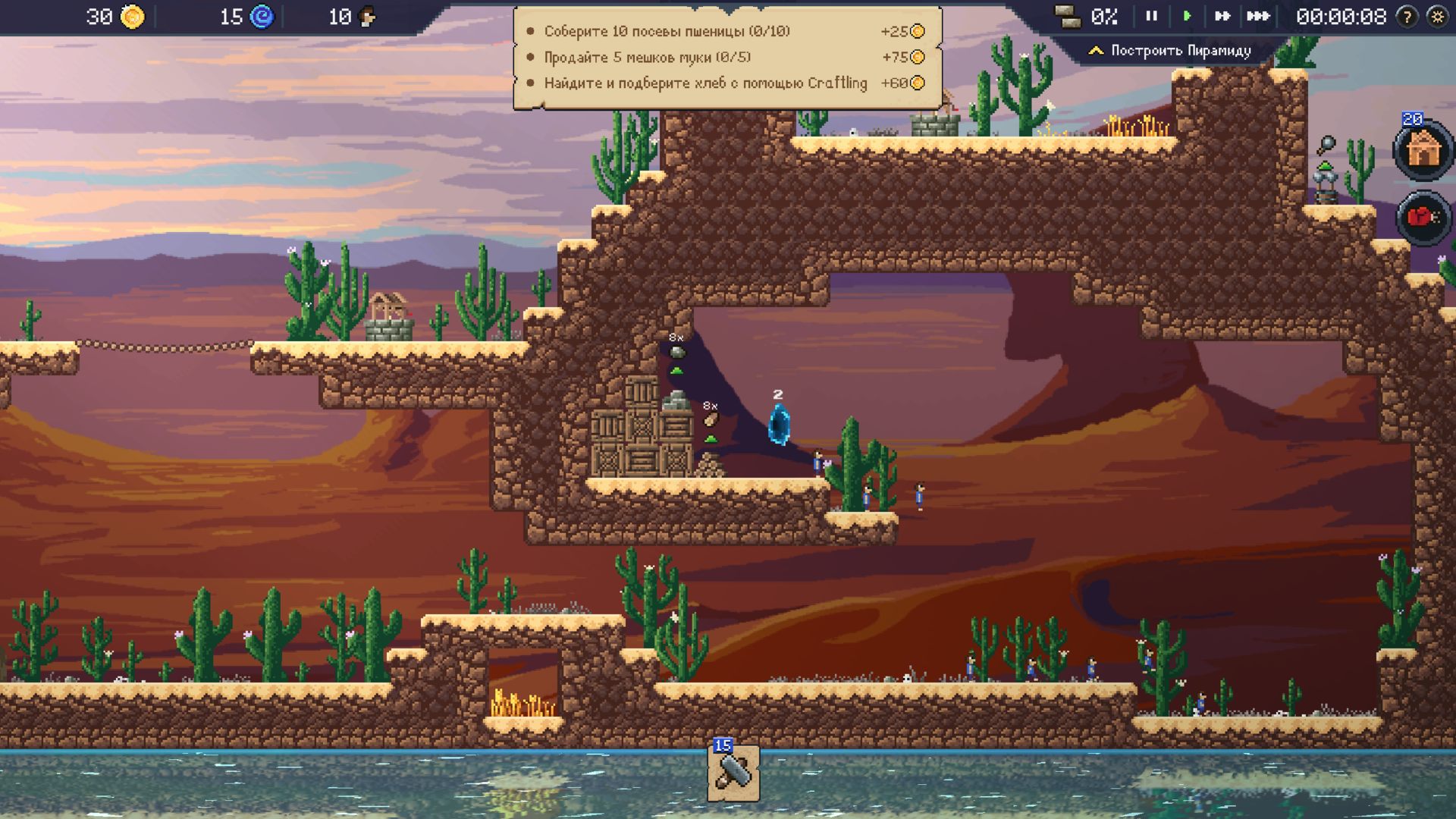Image resolution: width=1456 pixels, height=819 pixels.
Task: Open the help question mark button
Action: click(1407, 17)
